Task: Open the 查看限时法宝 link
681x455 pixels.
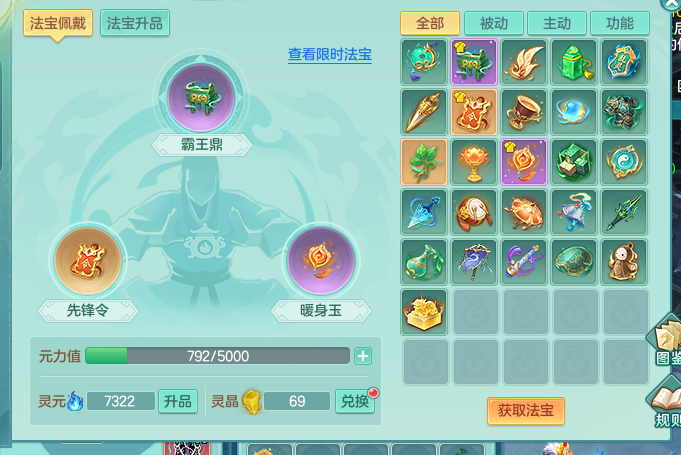Action: 330,54
